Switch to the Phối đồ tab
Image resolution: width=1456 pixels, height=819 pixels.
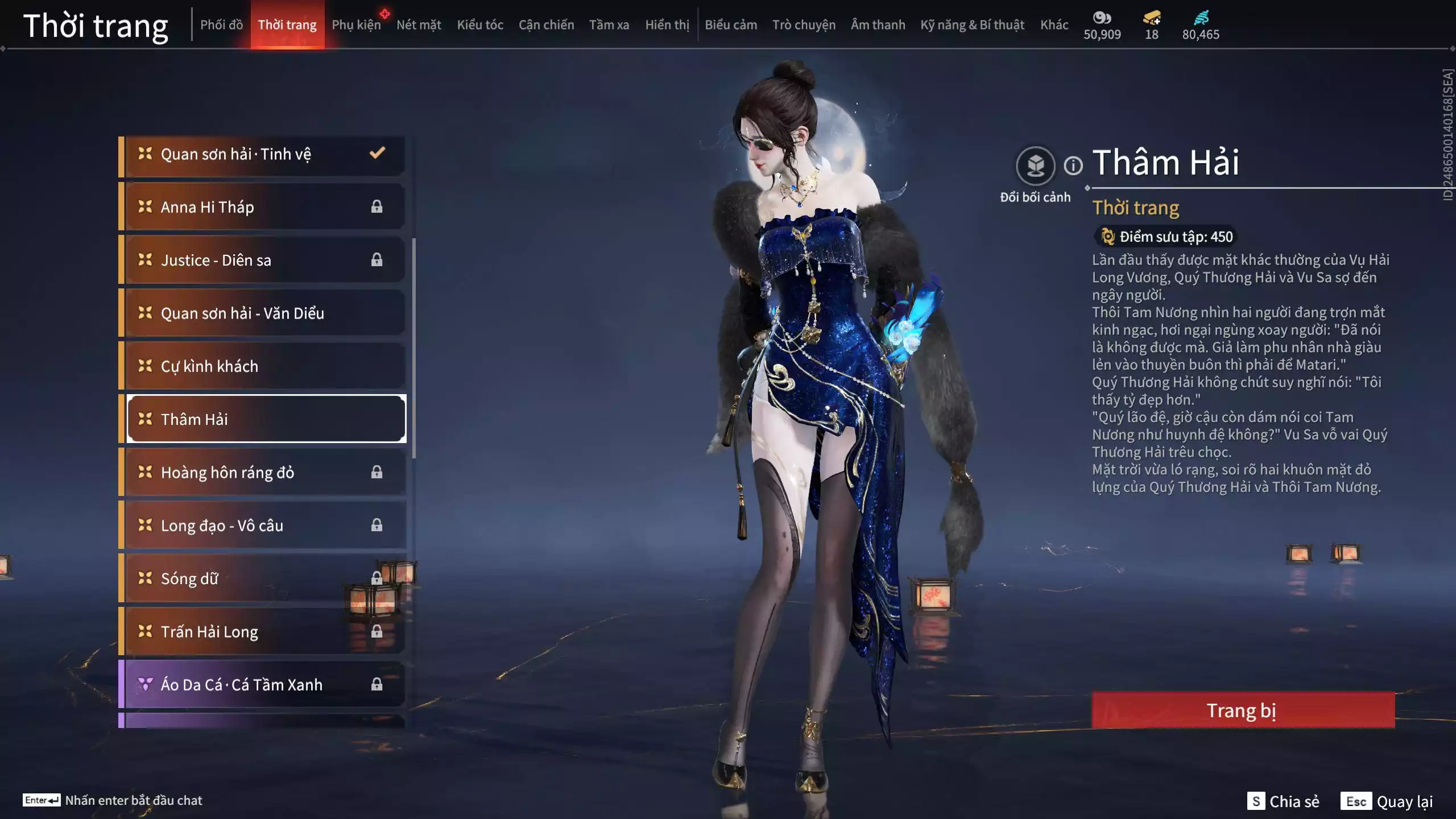point(221,25)
